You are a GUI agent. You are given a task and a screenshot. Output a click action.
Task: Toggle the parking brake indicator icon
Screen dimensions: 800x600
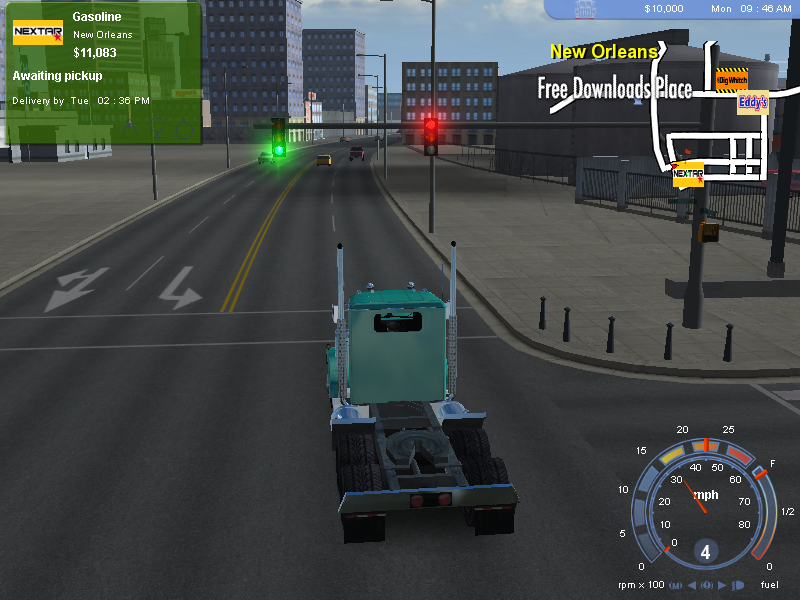[708, 585]
